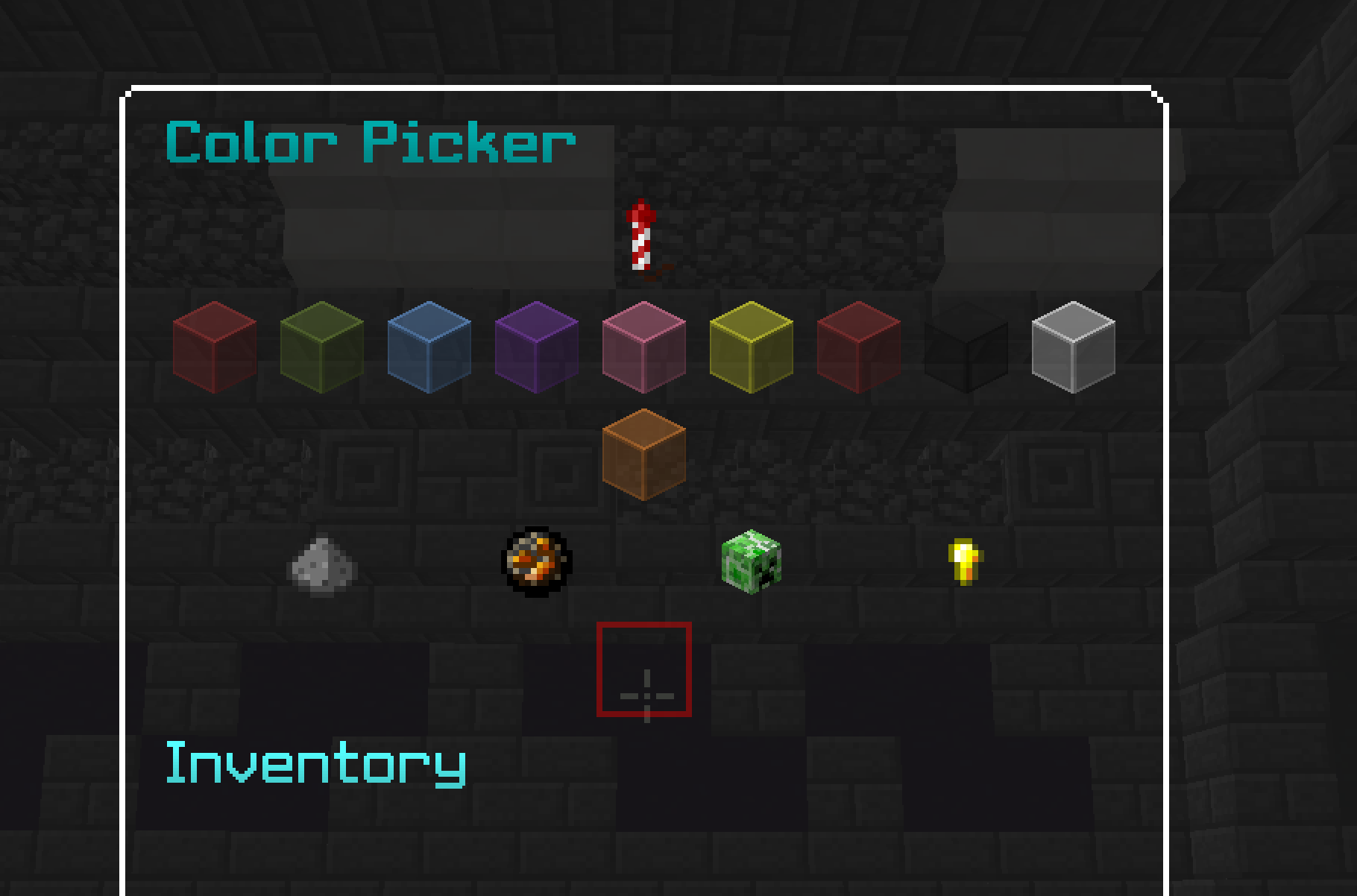
Task: Pick the white glass cube on the right
Action: click(x=1072, y=347)
